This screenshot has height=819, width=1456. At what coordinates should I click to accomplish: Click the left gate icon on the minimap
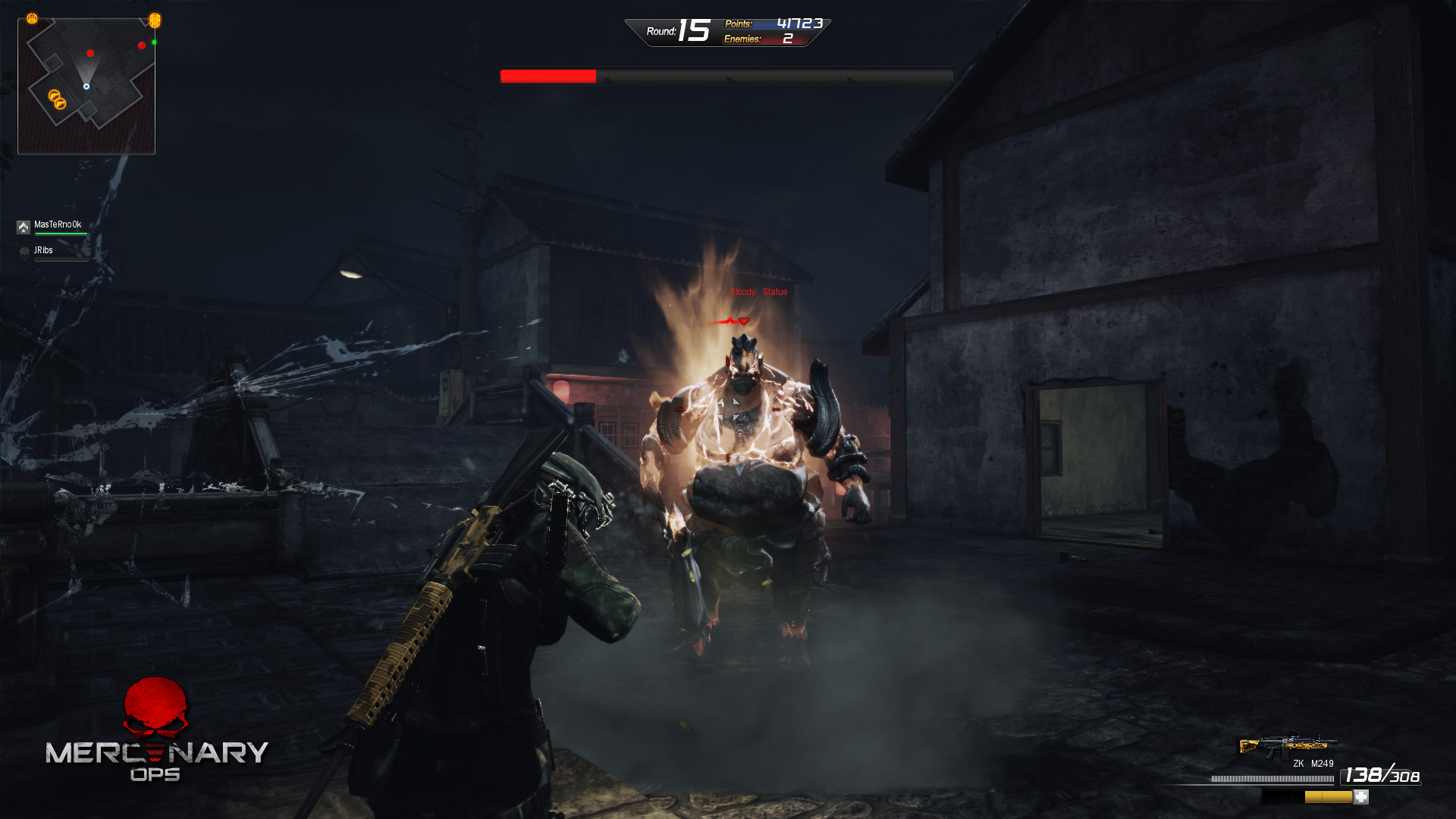pos(32,18)
